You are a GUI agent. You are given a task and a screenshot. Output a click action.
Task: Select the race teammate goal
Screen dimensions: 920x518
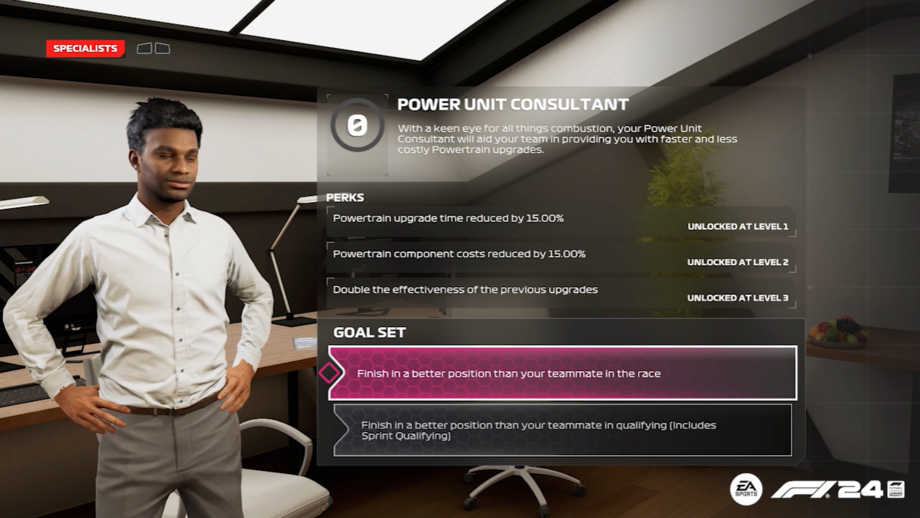pyautogui.click(x=562, y=373)
